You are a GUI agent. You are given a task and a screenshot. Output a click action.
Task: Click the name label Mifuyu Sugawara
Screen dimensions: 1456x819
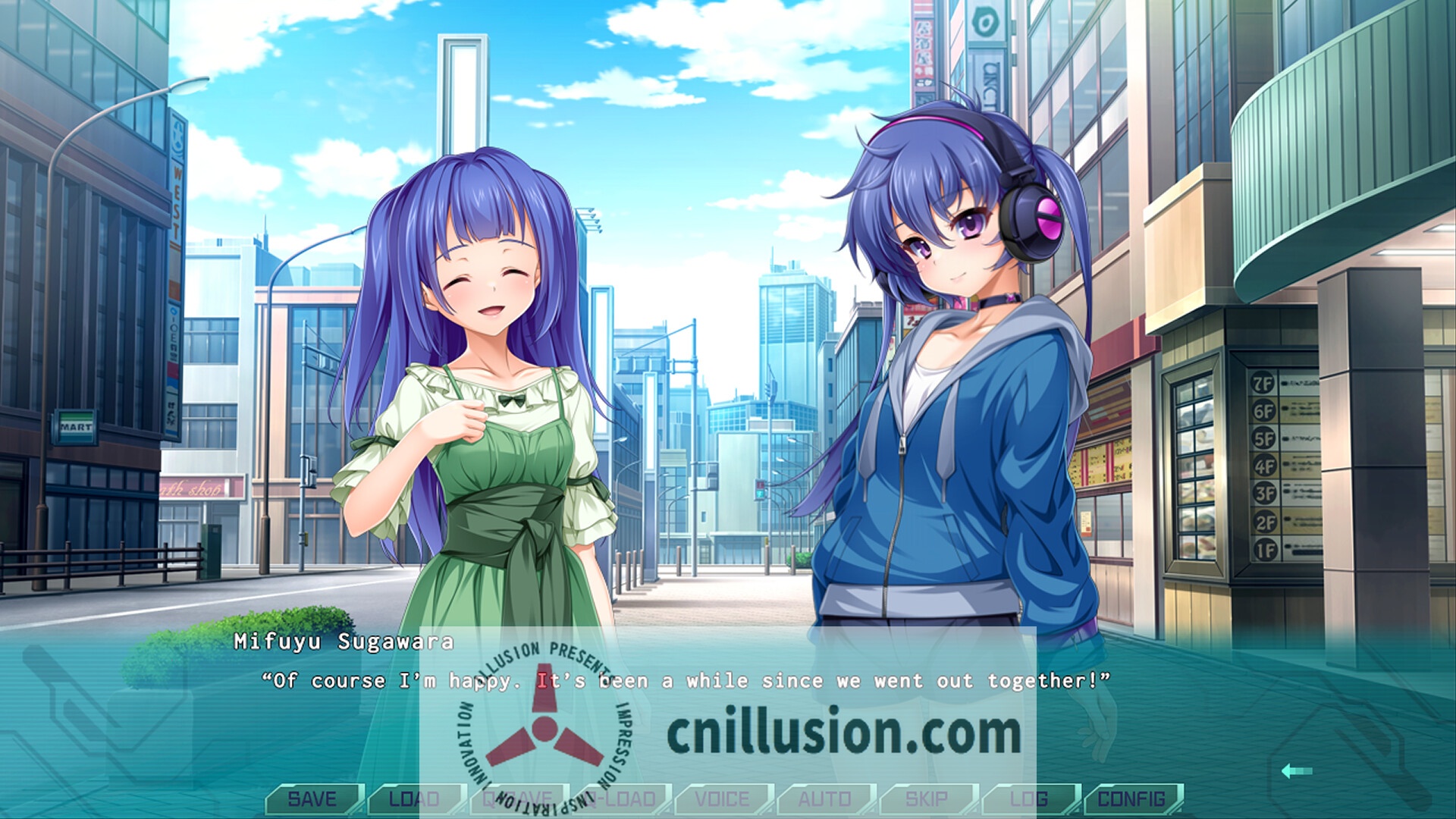coord(343,643)
